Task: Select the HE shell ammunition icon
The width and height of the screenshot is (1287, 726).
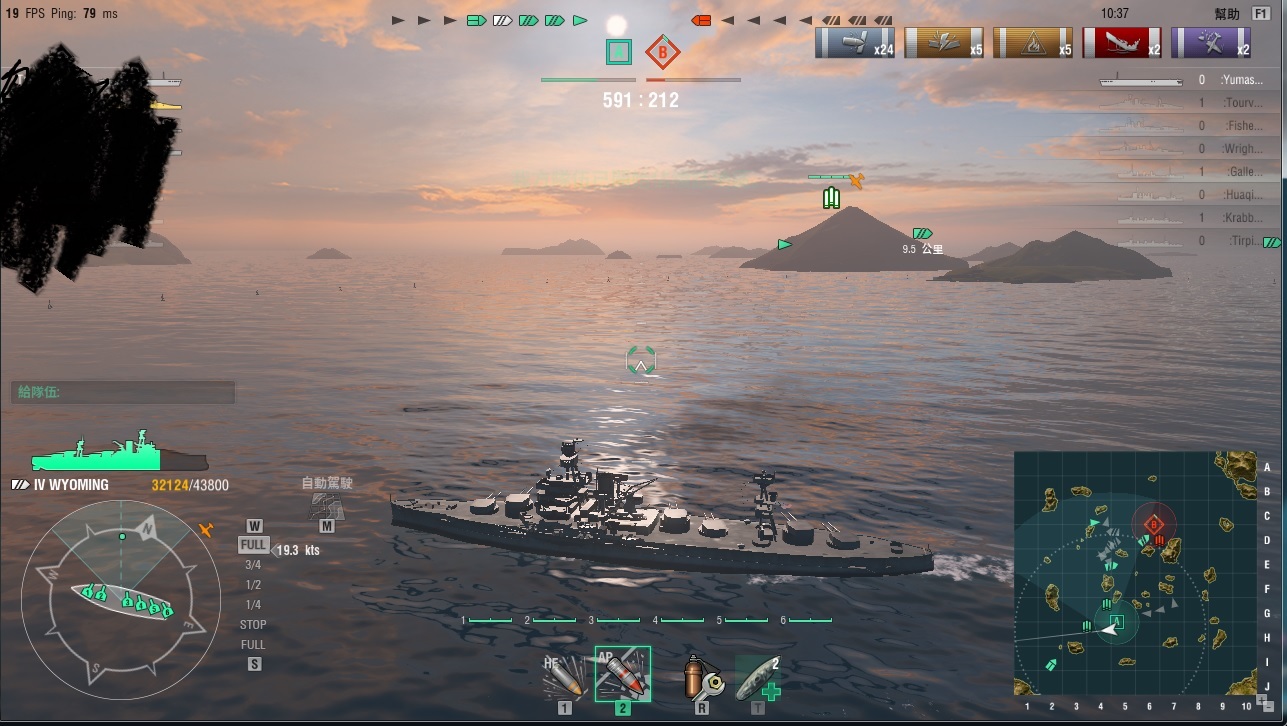Action: tap(564, 678)
